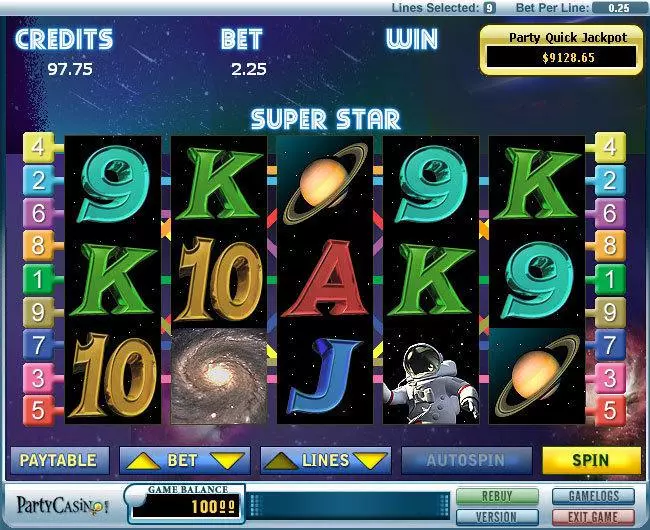Start Autospin mode
This screenshot has height=530, width=650.
click(465, 460)
